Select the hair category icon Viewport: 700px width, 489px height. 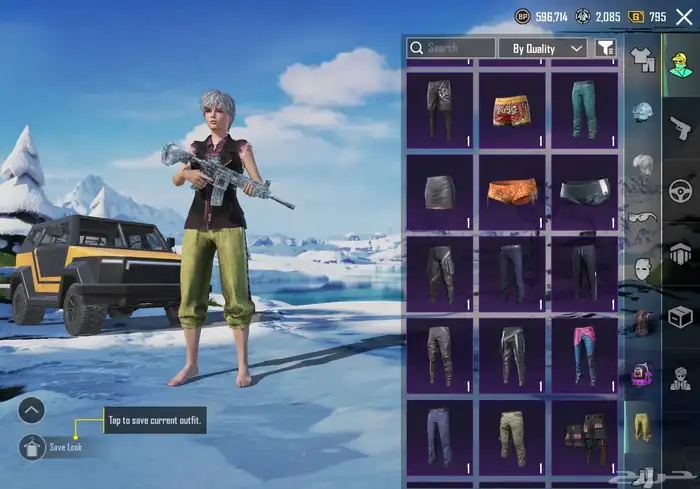pyautogui.click(x=642, y=164)
